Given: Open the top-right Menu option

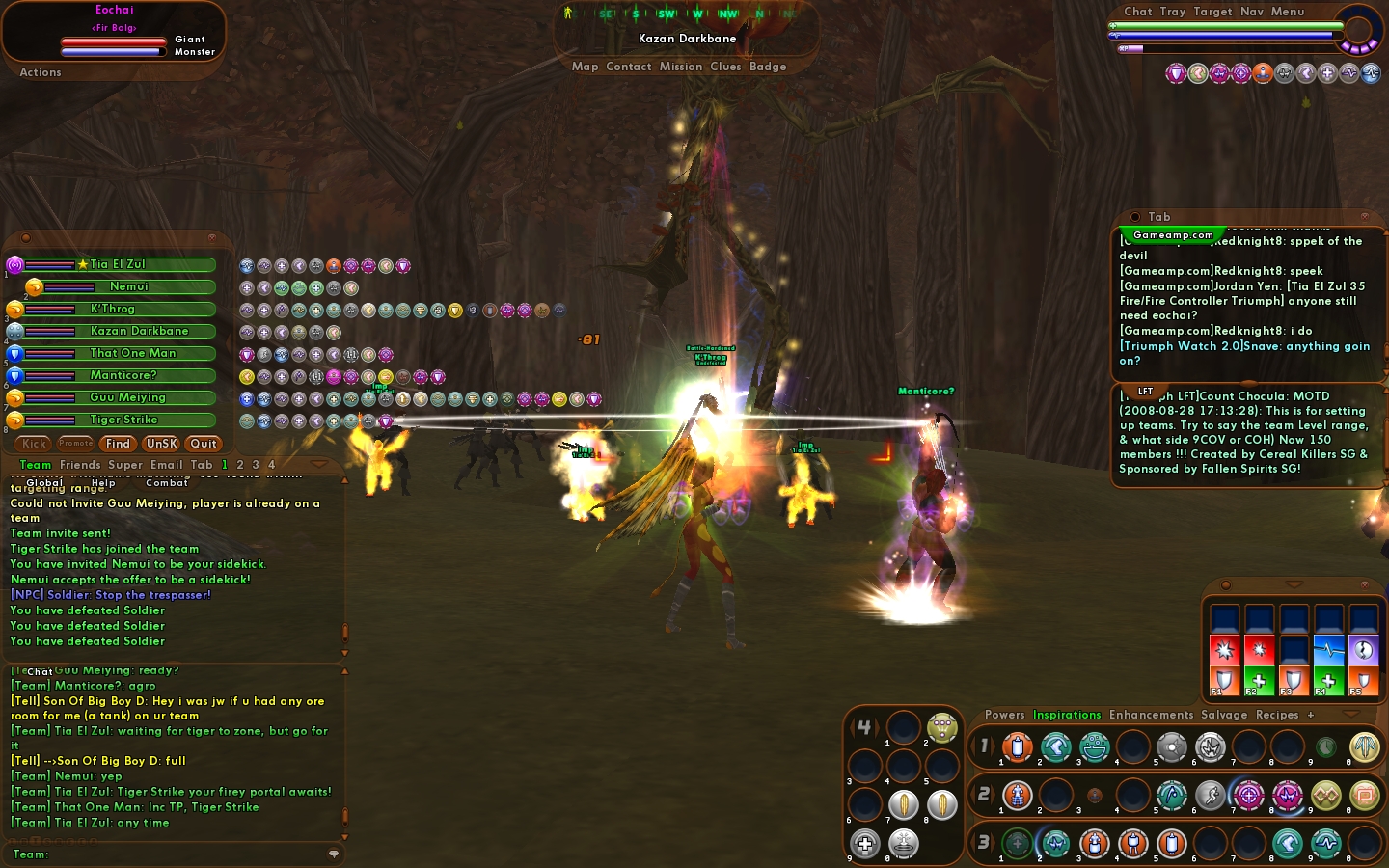Looking at the screenshot, I should (1288, 12).
